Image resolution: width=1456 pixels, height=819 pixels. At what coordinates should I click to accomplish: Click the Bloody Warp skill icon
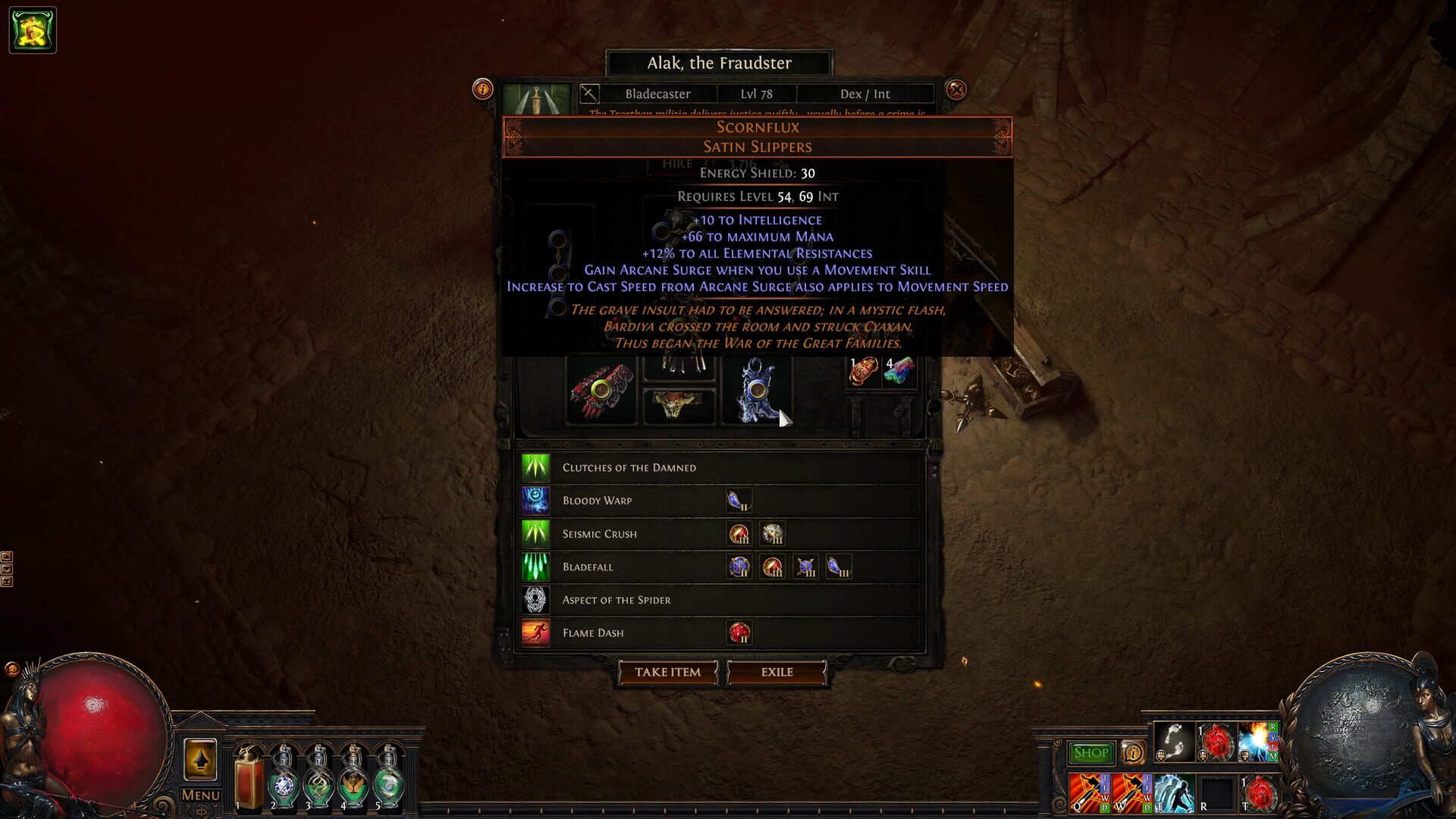coord(536,500)
